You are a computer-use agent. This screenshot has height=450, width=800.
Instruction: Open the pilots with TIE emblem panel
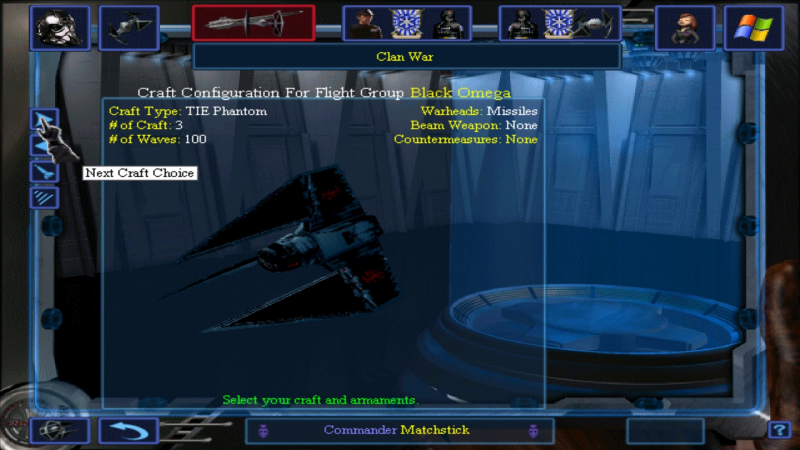click(x=560, y=23)
